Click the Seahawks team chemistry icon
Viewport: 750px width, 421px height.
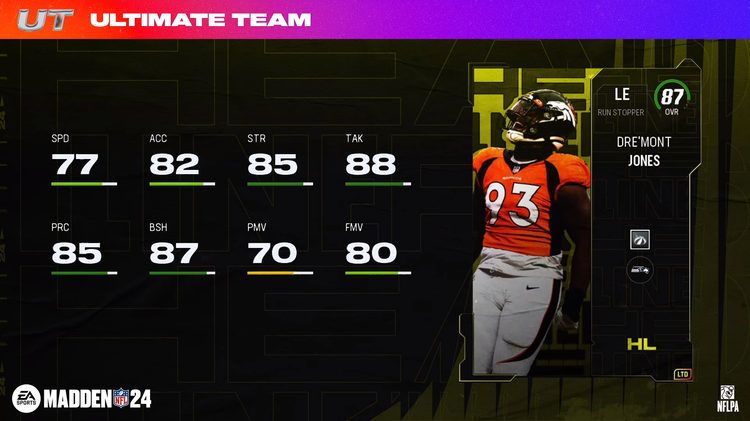tap(640, 270)
